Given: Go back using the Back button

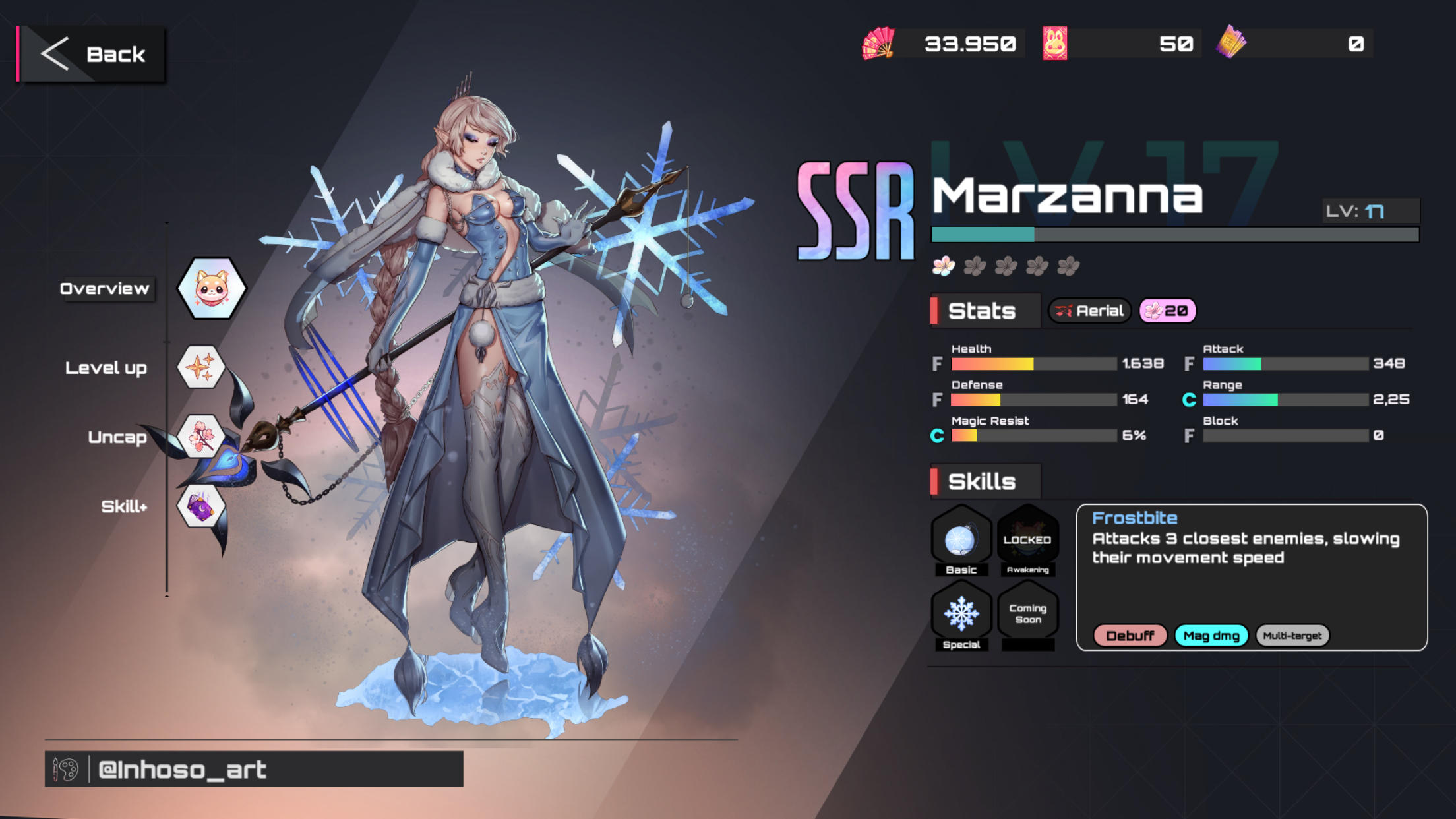Looking at the screenshot, I should coord(92,54).
